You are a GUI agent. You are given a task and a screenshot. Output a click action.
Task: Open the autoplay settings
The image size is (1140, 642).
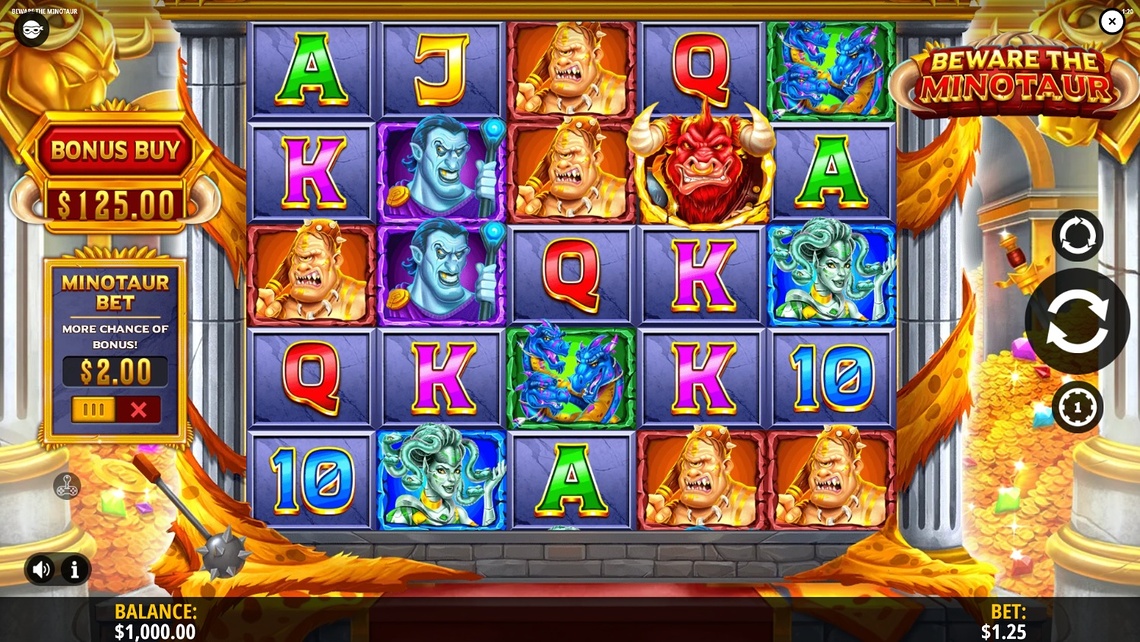pos(1077,235)
